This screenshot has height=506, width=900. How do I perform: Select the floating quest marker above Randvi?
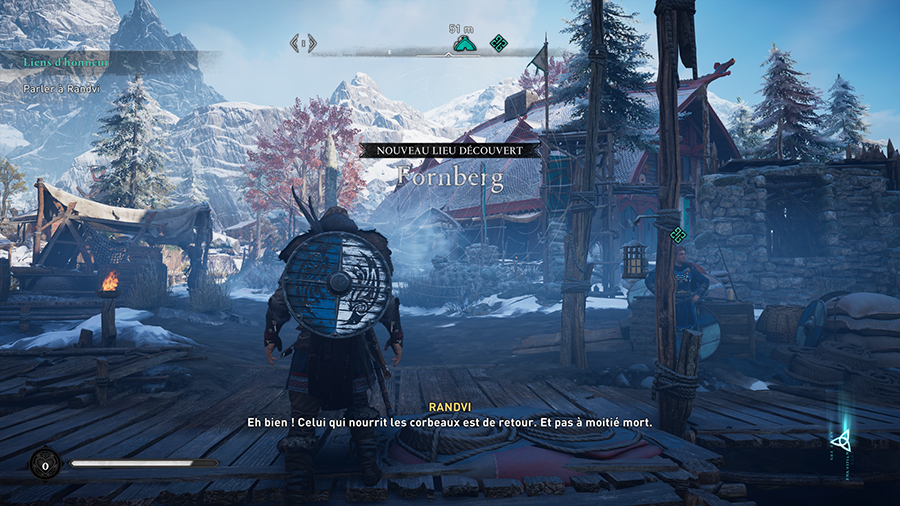click(x=678, y=235)
